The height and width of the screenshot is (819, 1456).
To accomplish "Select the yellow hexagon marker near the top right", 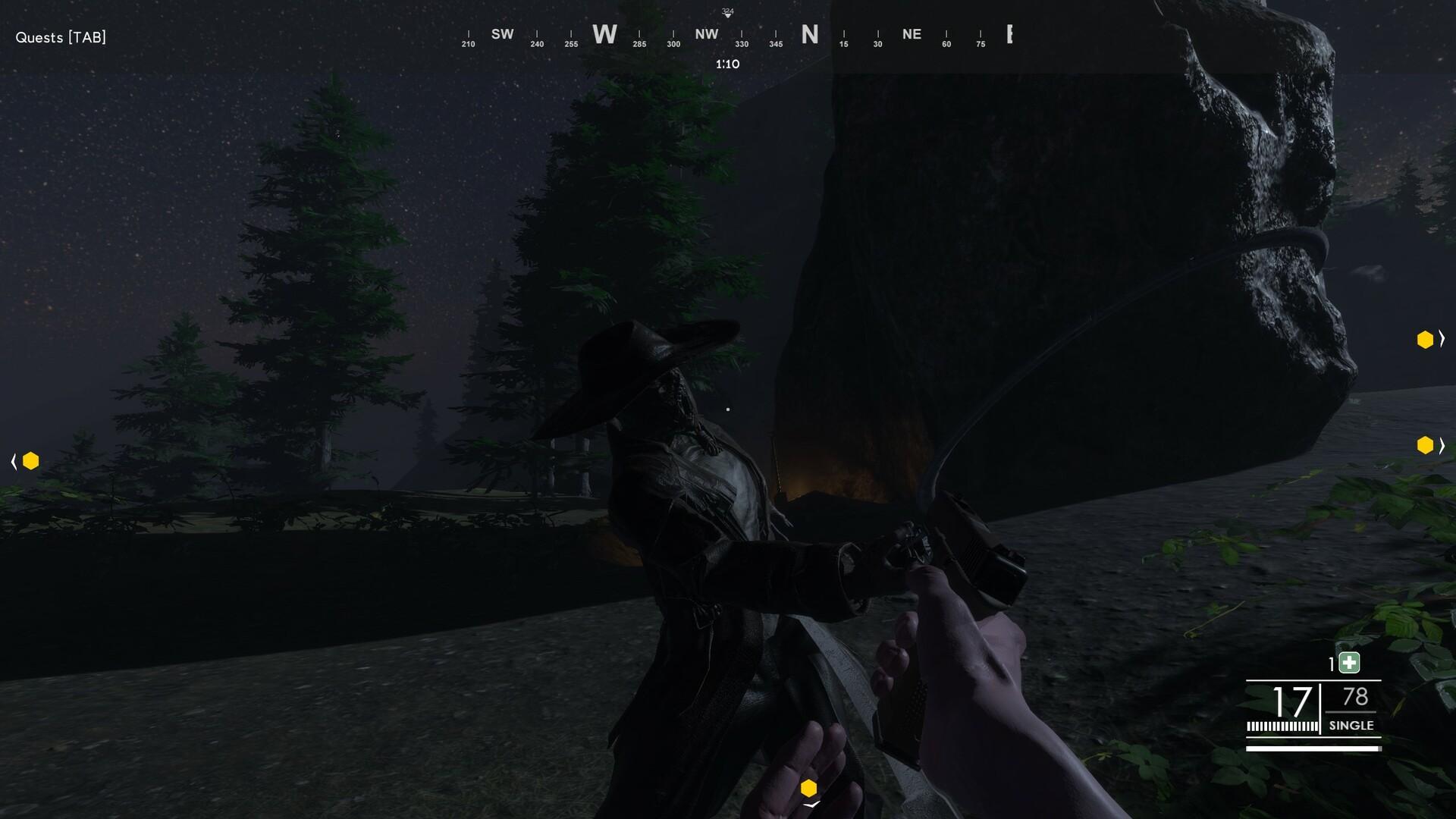I will [x=1423, y=339].
